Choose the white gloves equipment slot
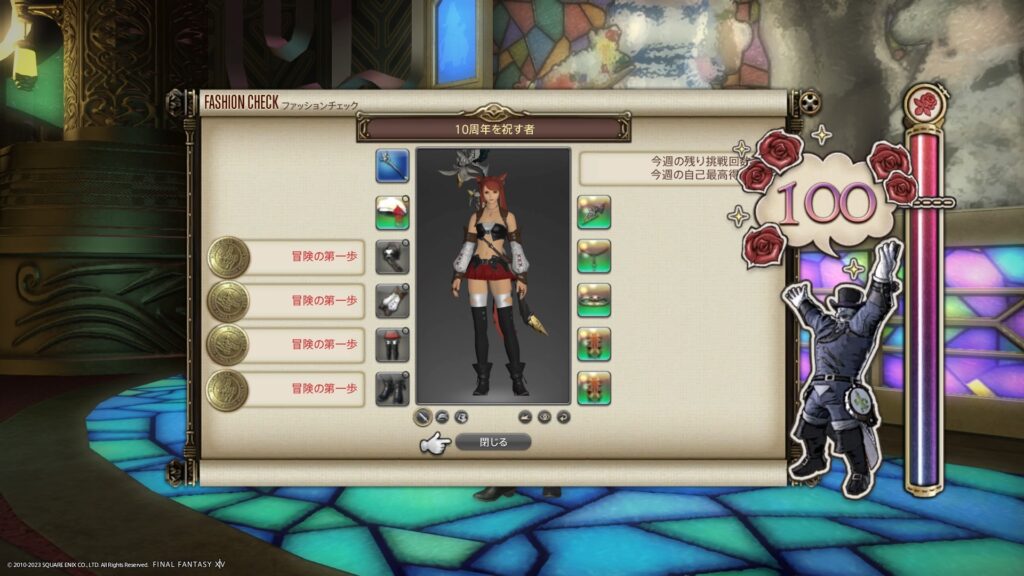Viewport: 1024px width, 576px height. tap(391, 300)
